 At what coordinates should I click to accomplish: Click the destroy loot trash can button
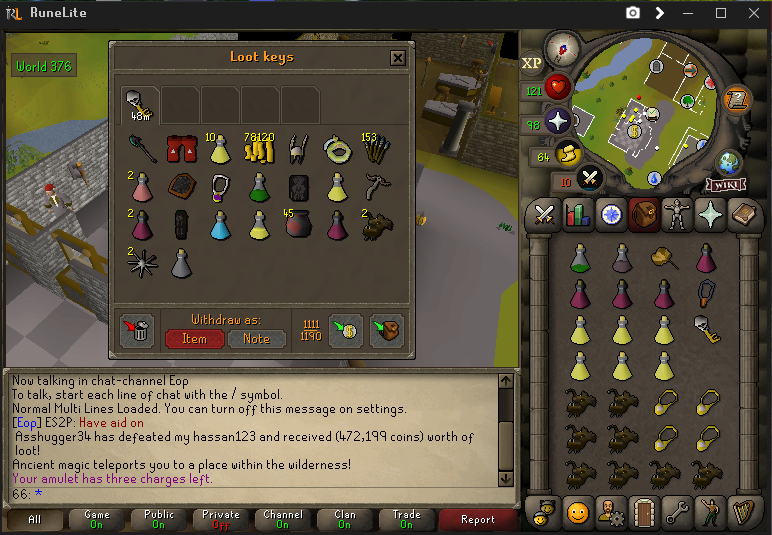pyautogui.click(x=137, y=331)
